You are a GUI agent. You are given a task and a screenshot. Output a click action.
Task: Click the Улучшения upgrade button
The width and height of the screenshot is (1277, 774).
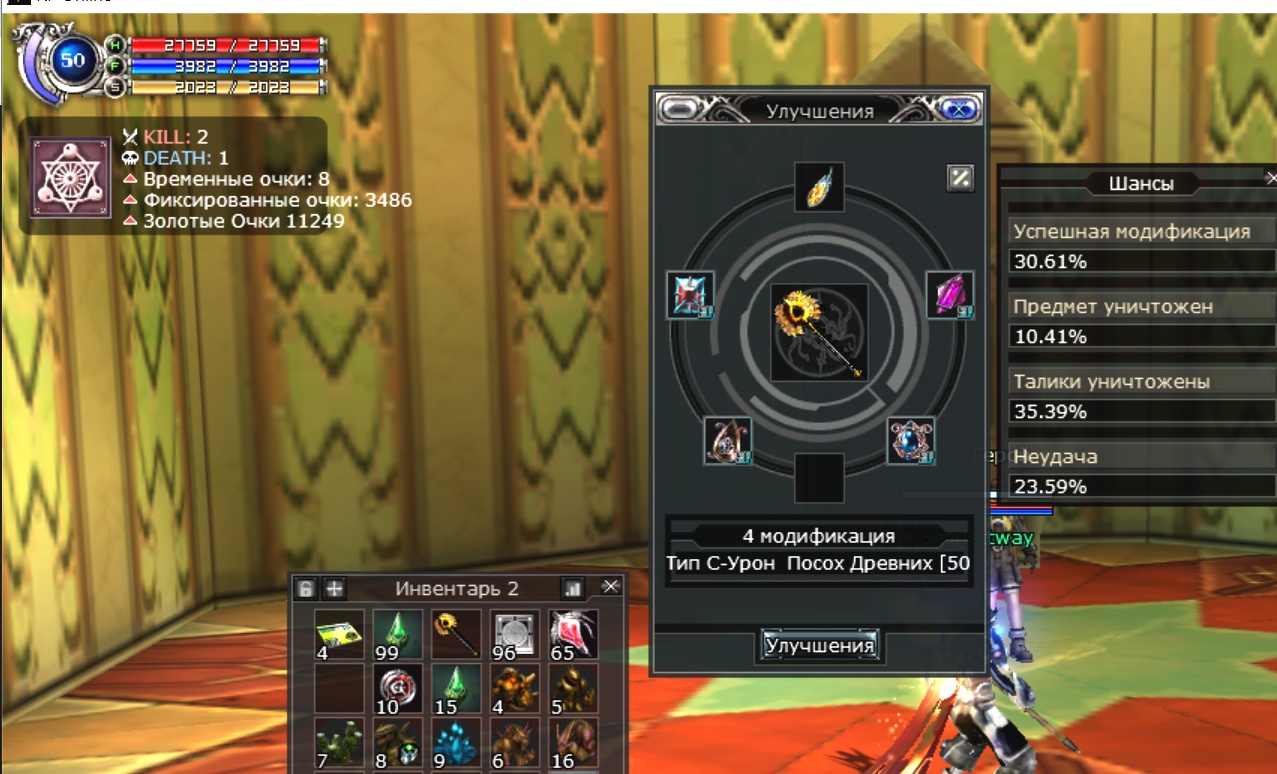pyautogui.click(x=819, y=645)
